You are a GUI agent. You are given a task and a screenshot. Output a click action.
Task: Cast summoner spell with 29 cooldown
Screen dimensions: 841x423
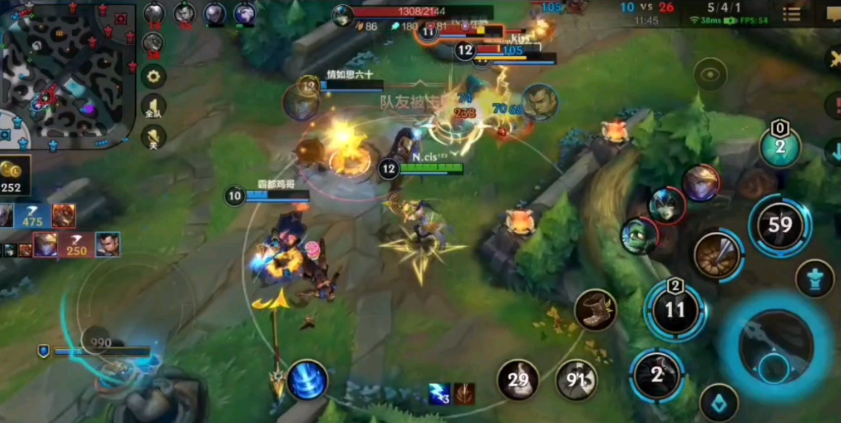click(518, 380)
